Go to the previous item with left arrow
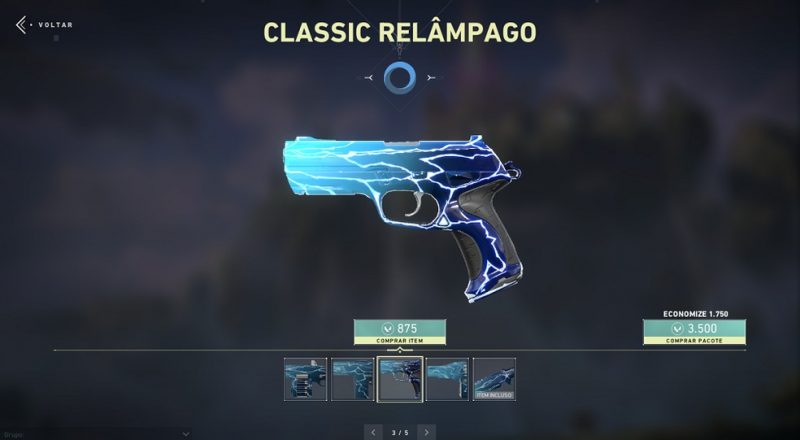Image resolution: width=800 pixels, height=440 pixels. click(374, 432)
